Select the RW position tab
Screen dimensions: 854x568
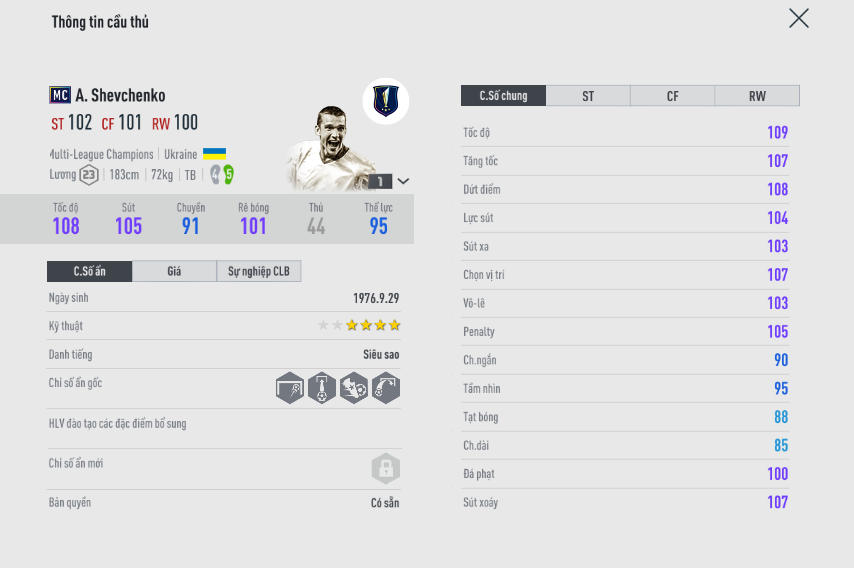(757, 96)
